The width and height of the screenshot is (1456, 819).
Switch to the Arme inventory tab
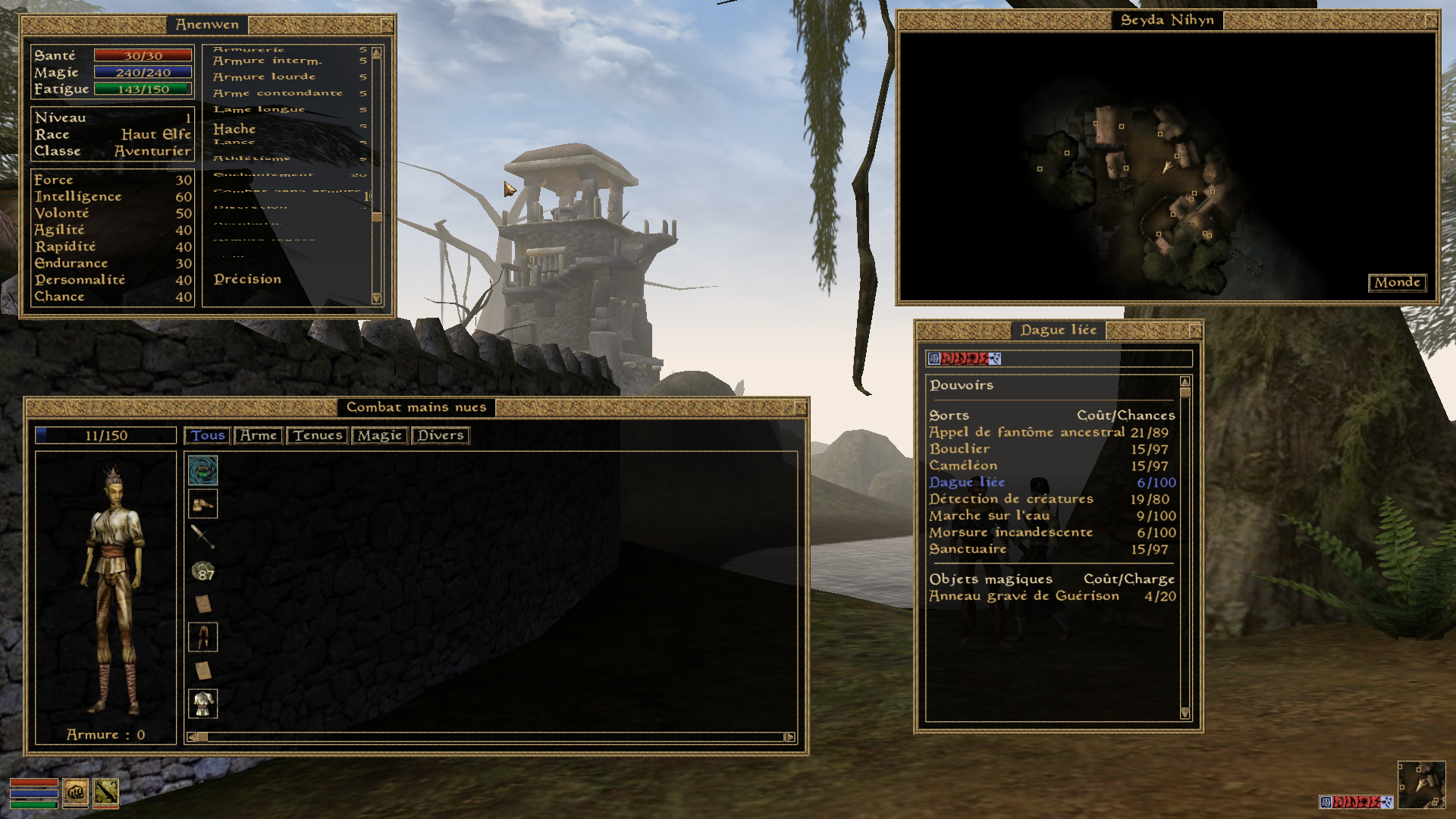tap(259, 435)
